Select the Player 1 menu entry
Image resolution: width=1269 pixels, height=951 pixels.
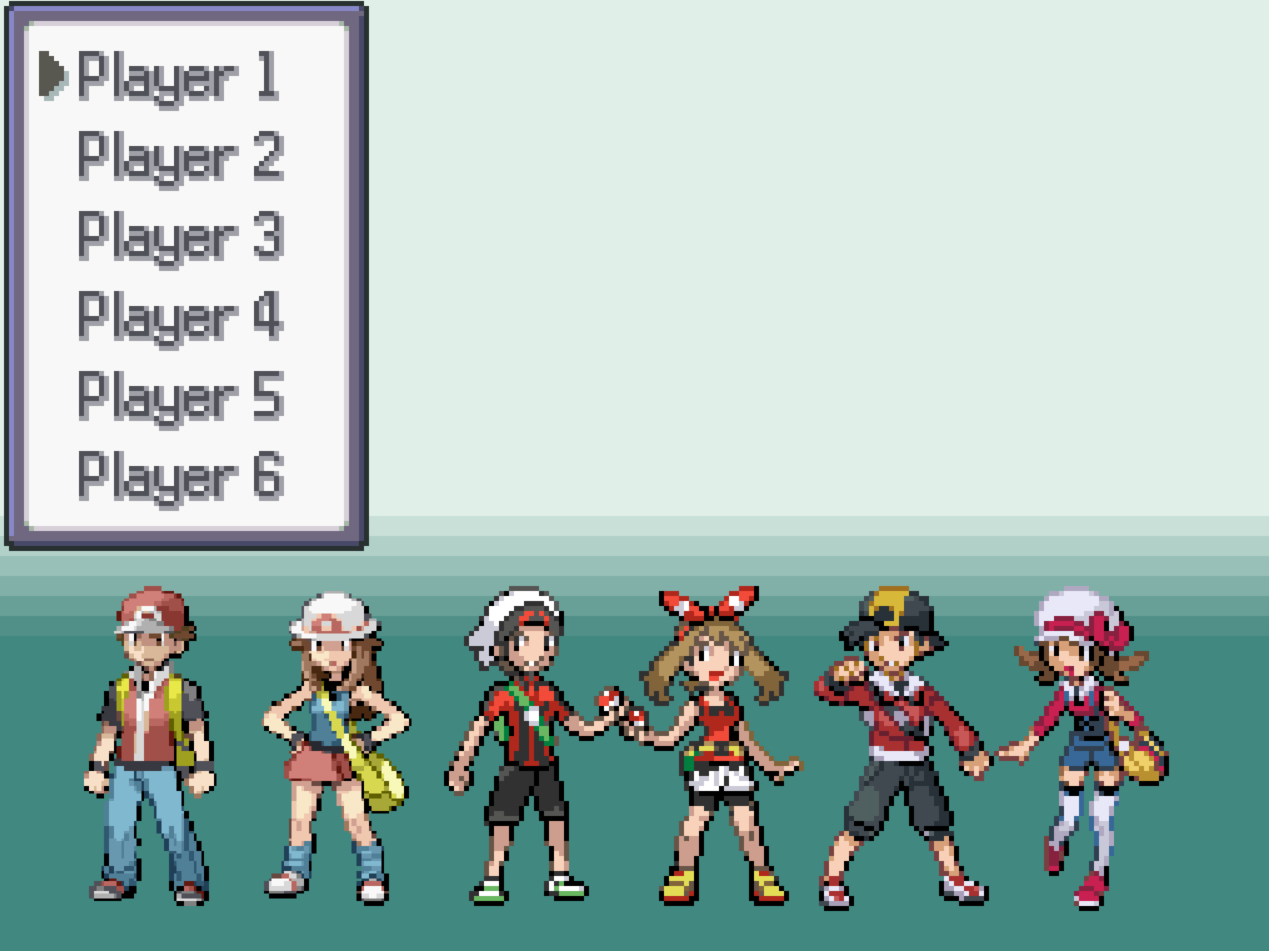[178, 76]
